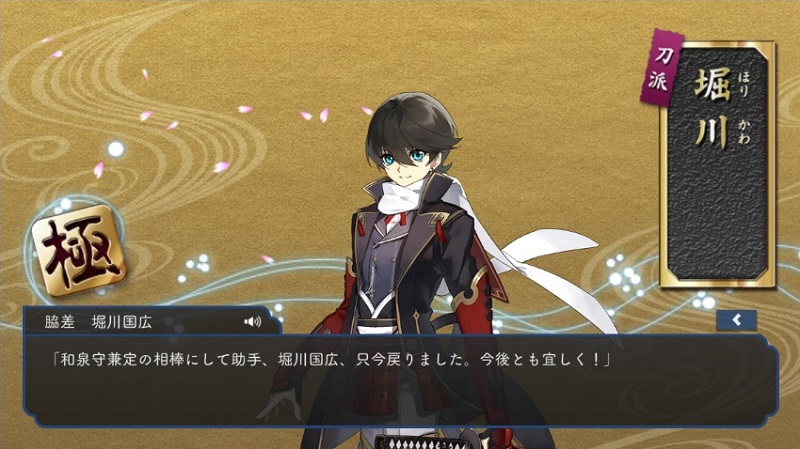
Task: Play voice line with speaker icon
Action: coord(252,321)
